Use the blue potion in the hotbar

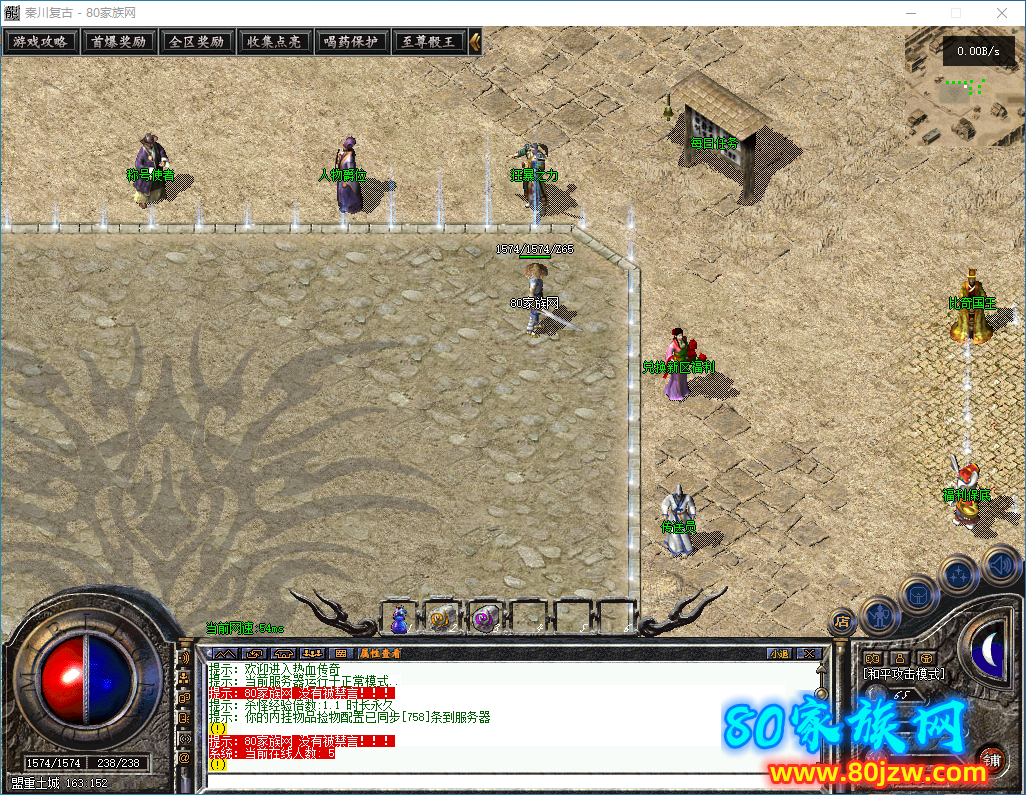pos(400,619)
